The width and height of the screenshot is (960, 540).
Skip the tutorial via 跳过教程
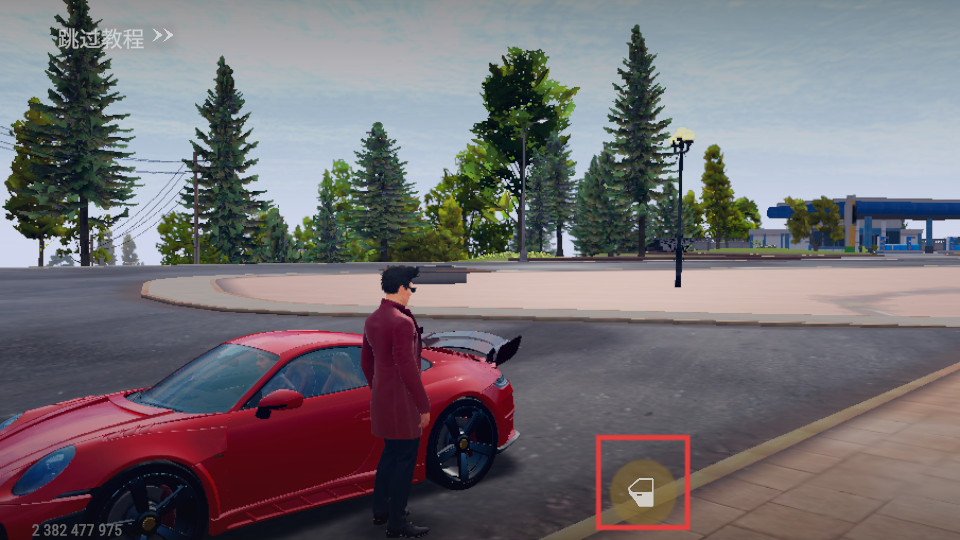pyautogui.click(x=115, y=39)
